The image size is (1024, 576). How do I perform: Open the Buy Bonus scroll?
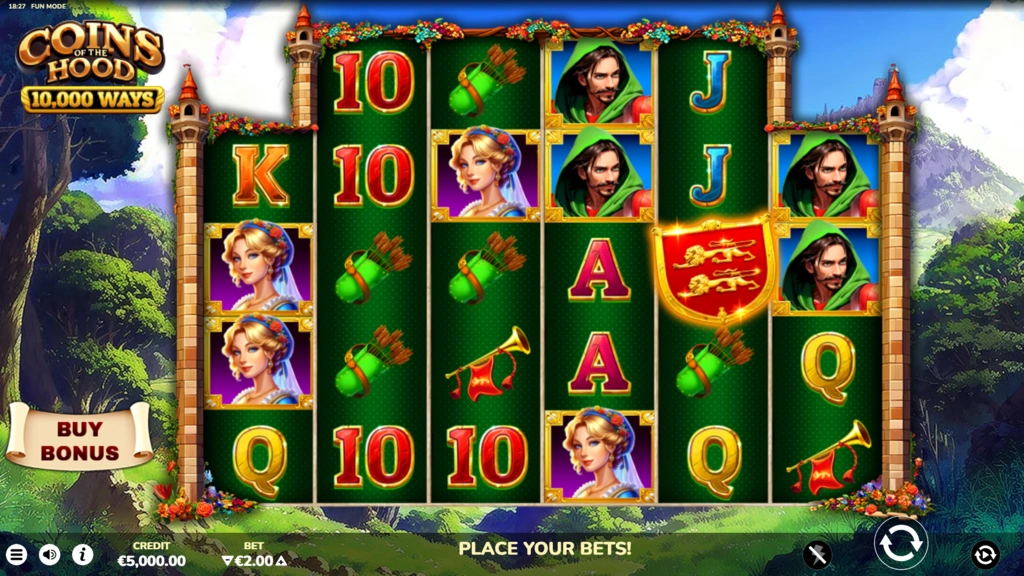pyautogui.click(x=79, y=438)
